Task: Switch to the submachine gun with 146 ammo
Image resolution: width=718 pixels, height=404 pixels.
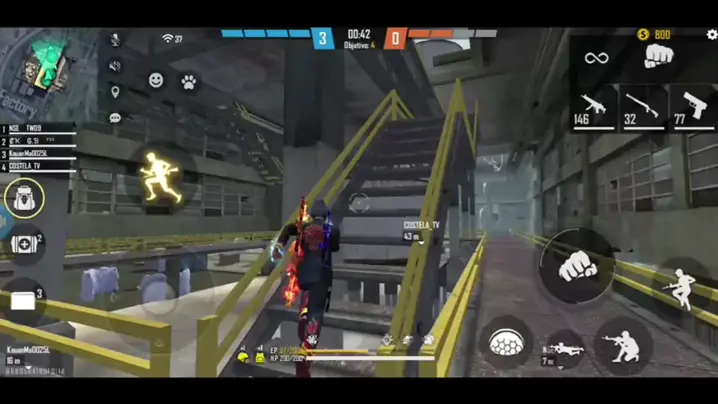Action: pyautogui.click(x=594, y=108)
